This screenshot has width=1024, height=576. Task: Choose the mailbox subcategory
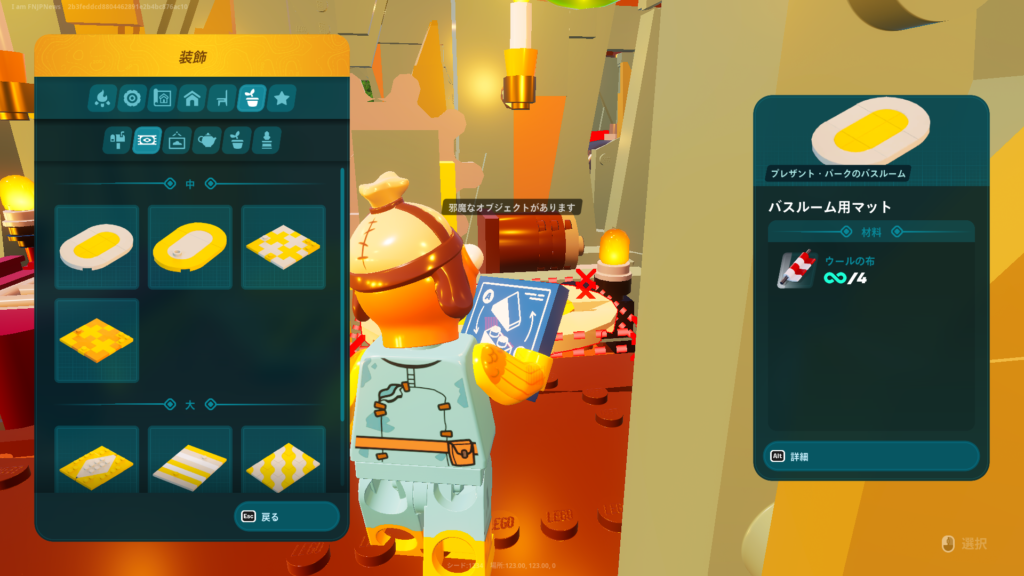coord(117,140)
